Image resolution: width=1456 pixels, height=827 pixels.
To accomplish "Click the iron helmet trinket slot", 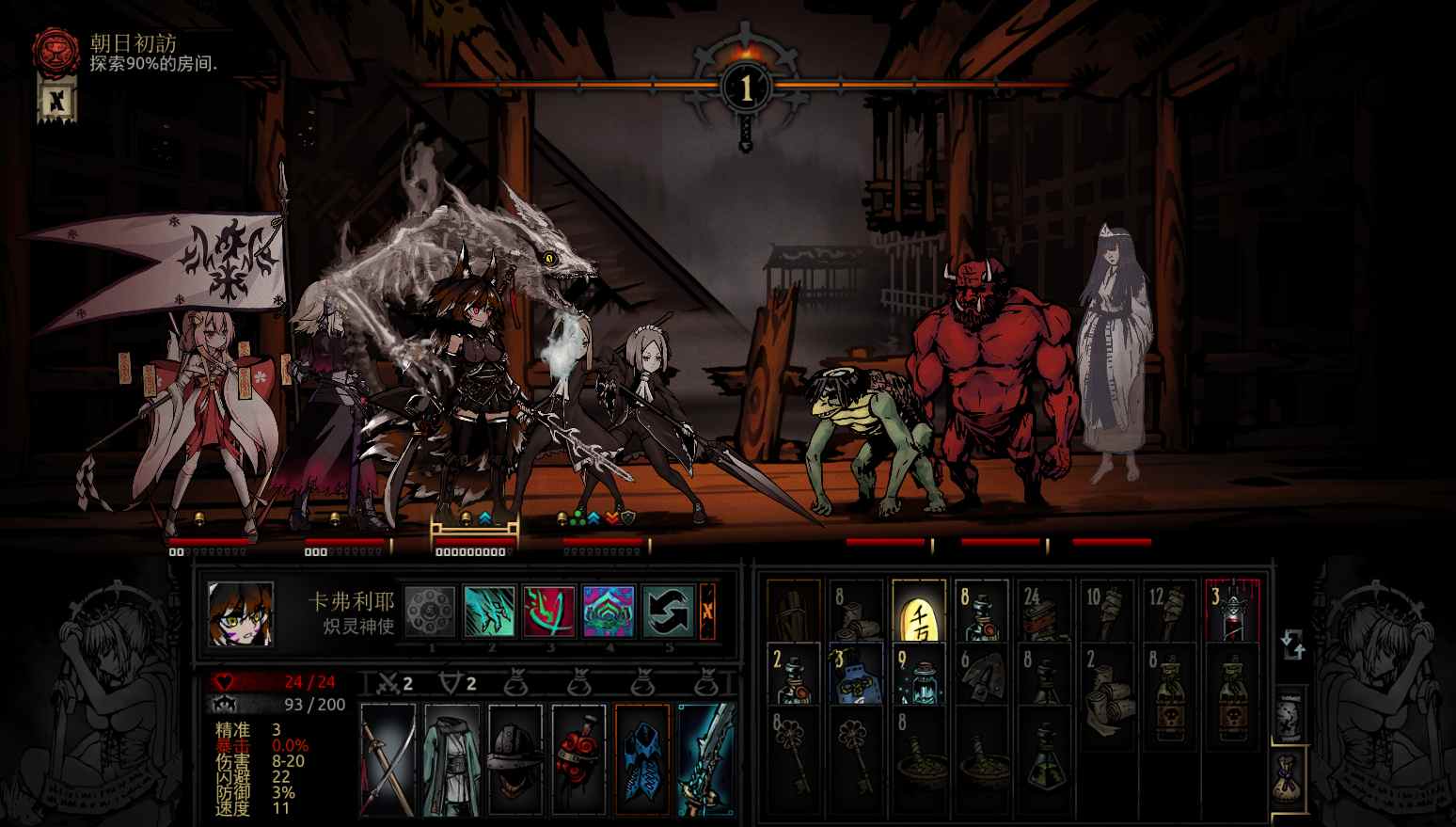I will pos(514,759).
